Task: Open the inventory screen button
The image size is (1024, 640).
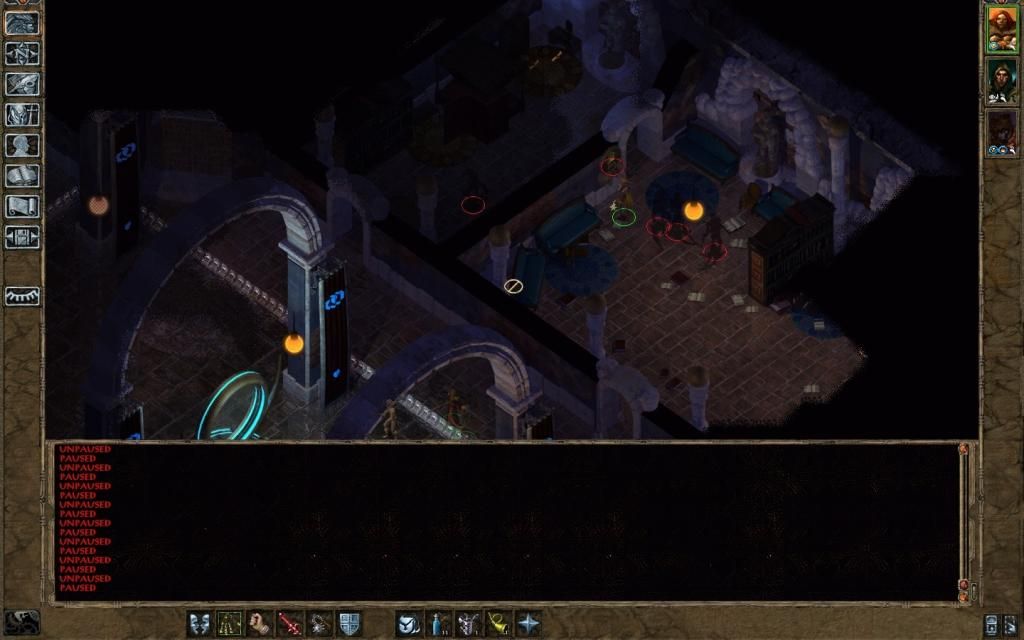Action: click(x=22, y=114)
